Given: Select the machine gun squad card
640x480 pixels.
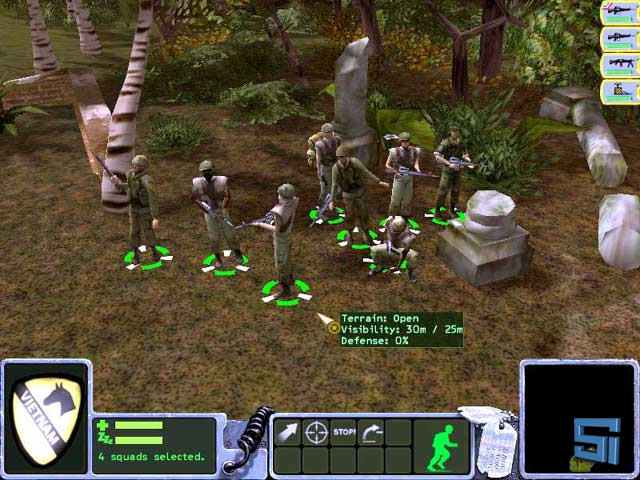Looking at the screenshot, I should (x=620, y=66).
